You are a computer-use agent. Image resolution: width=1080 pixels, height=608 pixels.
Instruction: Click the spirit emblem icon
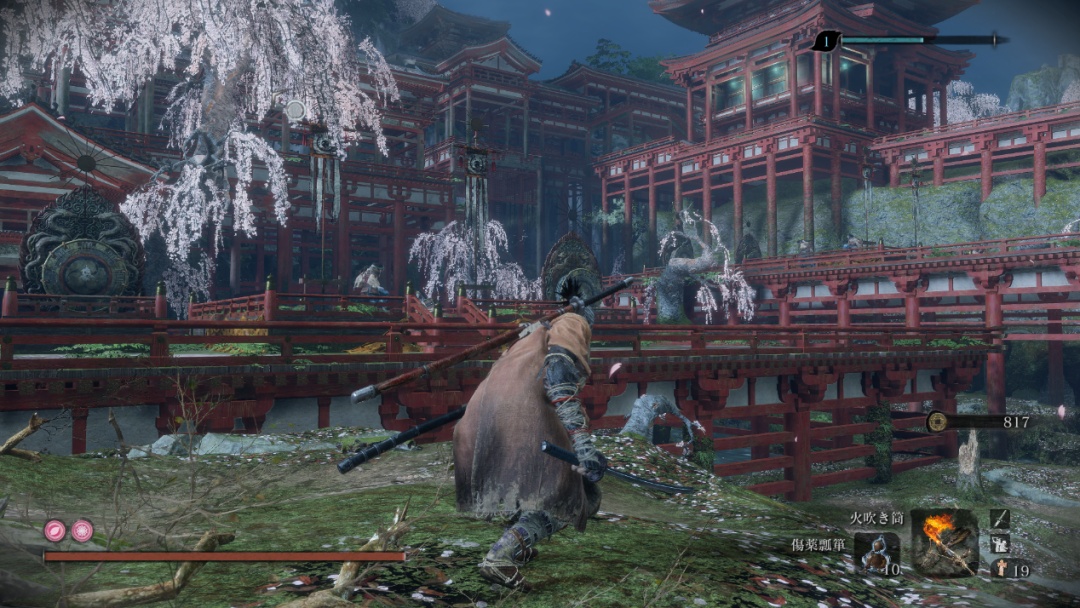point(1000,568)
